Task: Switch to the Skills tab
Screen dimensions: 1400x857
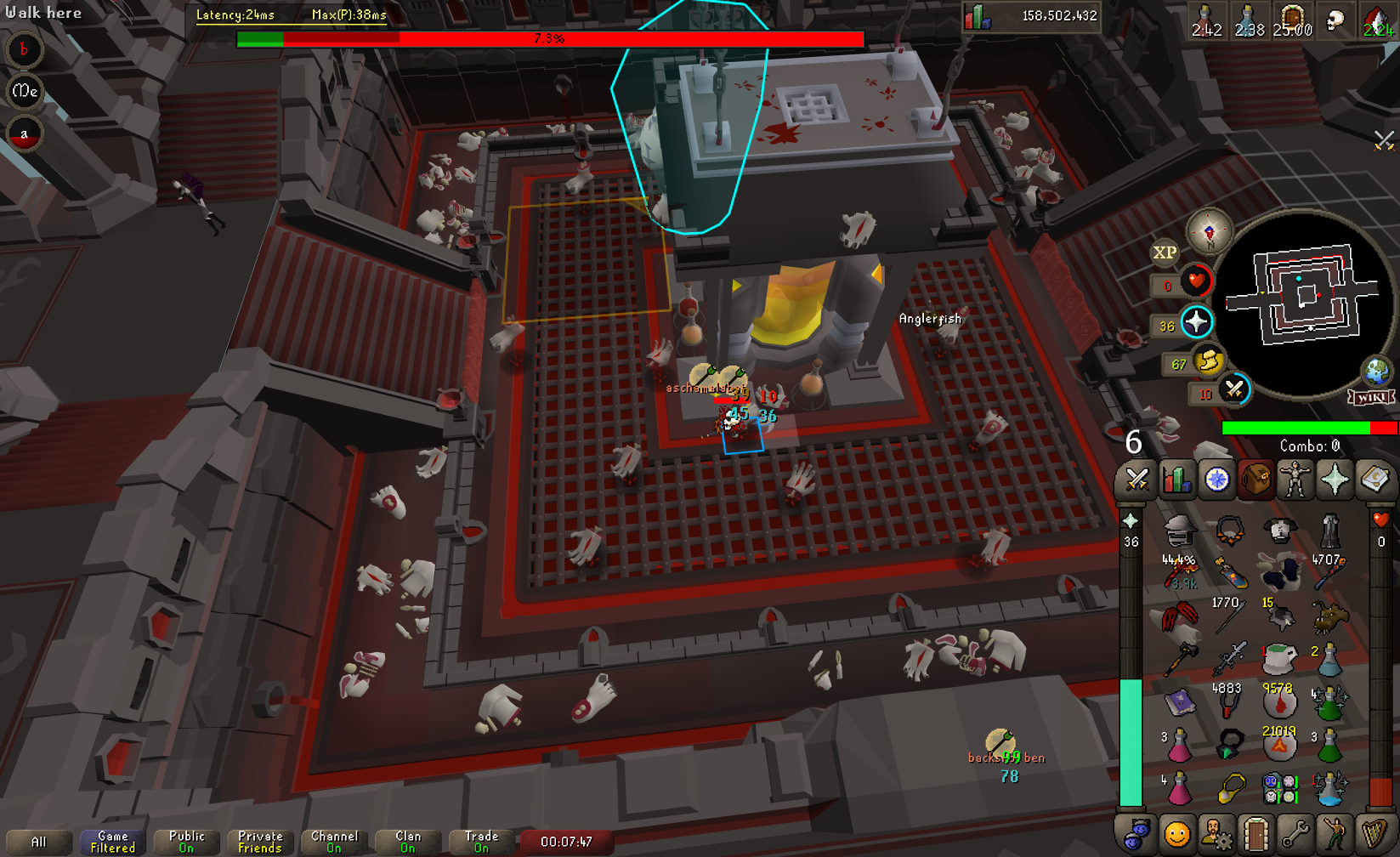Action: pos(1176,480)
